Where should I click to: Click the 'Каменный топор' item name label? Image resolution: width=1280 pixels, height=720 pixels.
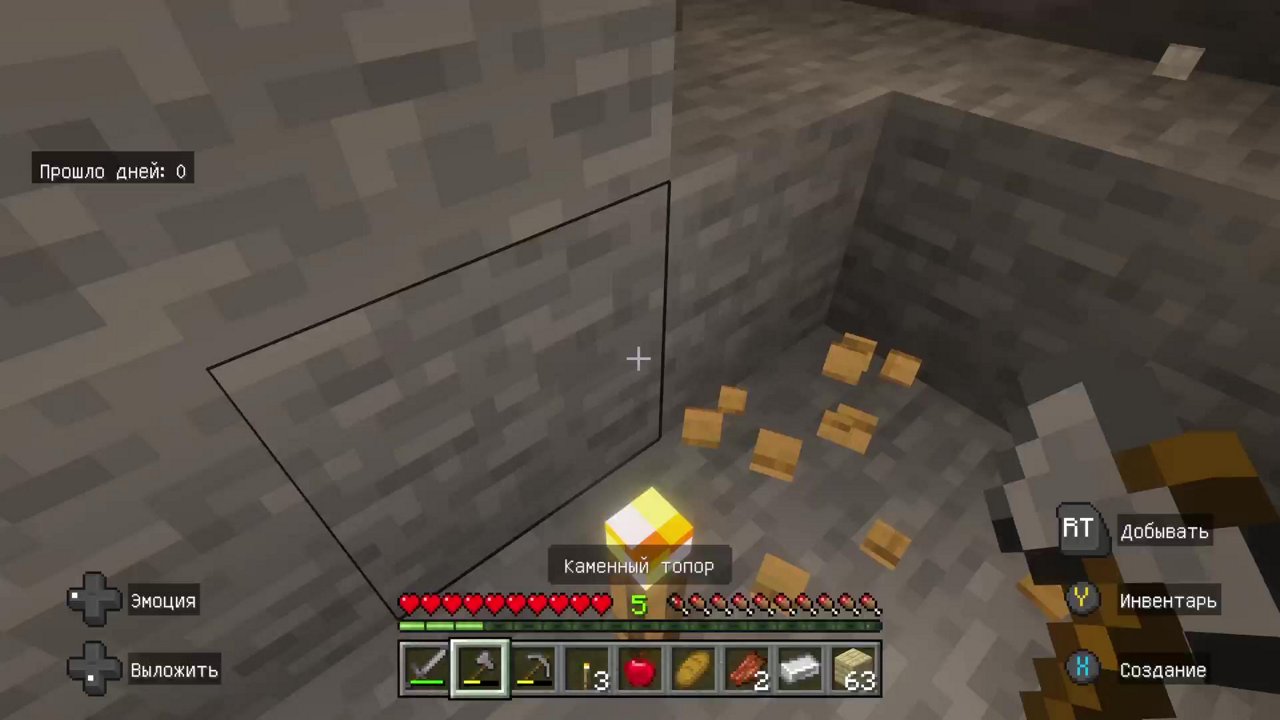coord(639,566)
